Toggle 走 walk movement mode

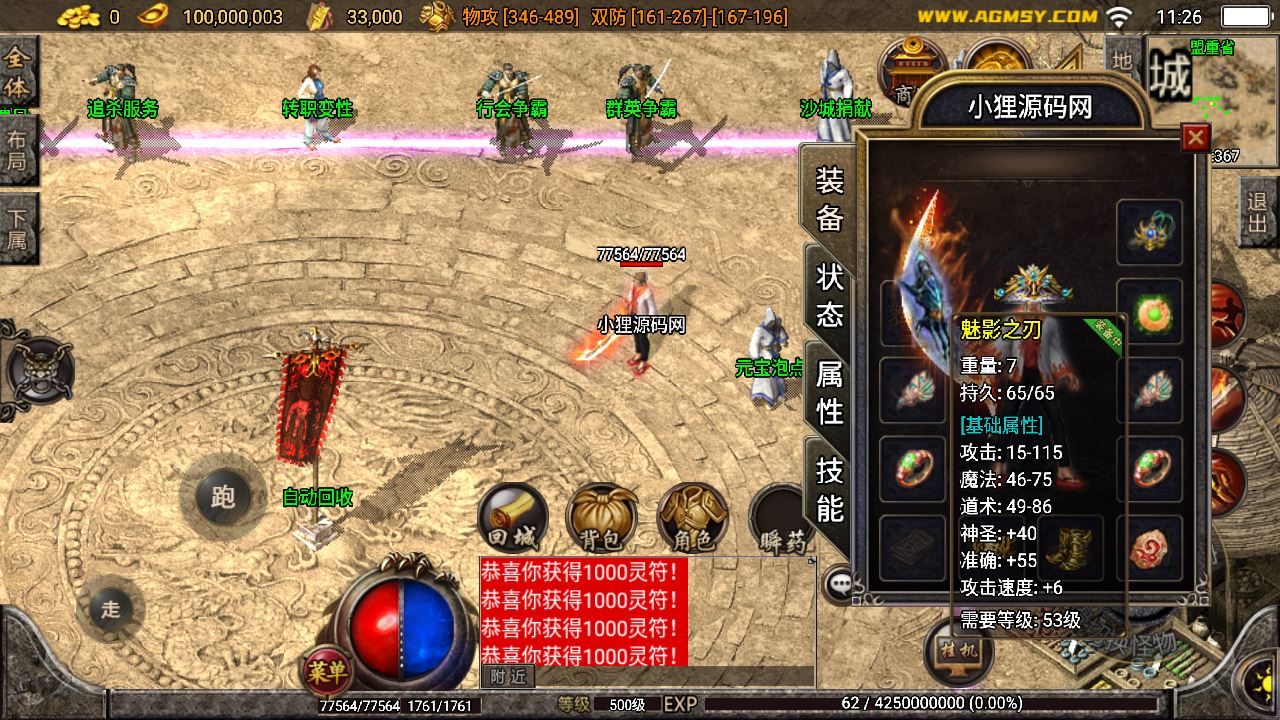coord(110,608)
